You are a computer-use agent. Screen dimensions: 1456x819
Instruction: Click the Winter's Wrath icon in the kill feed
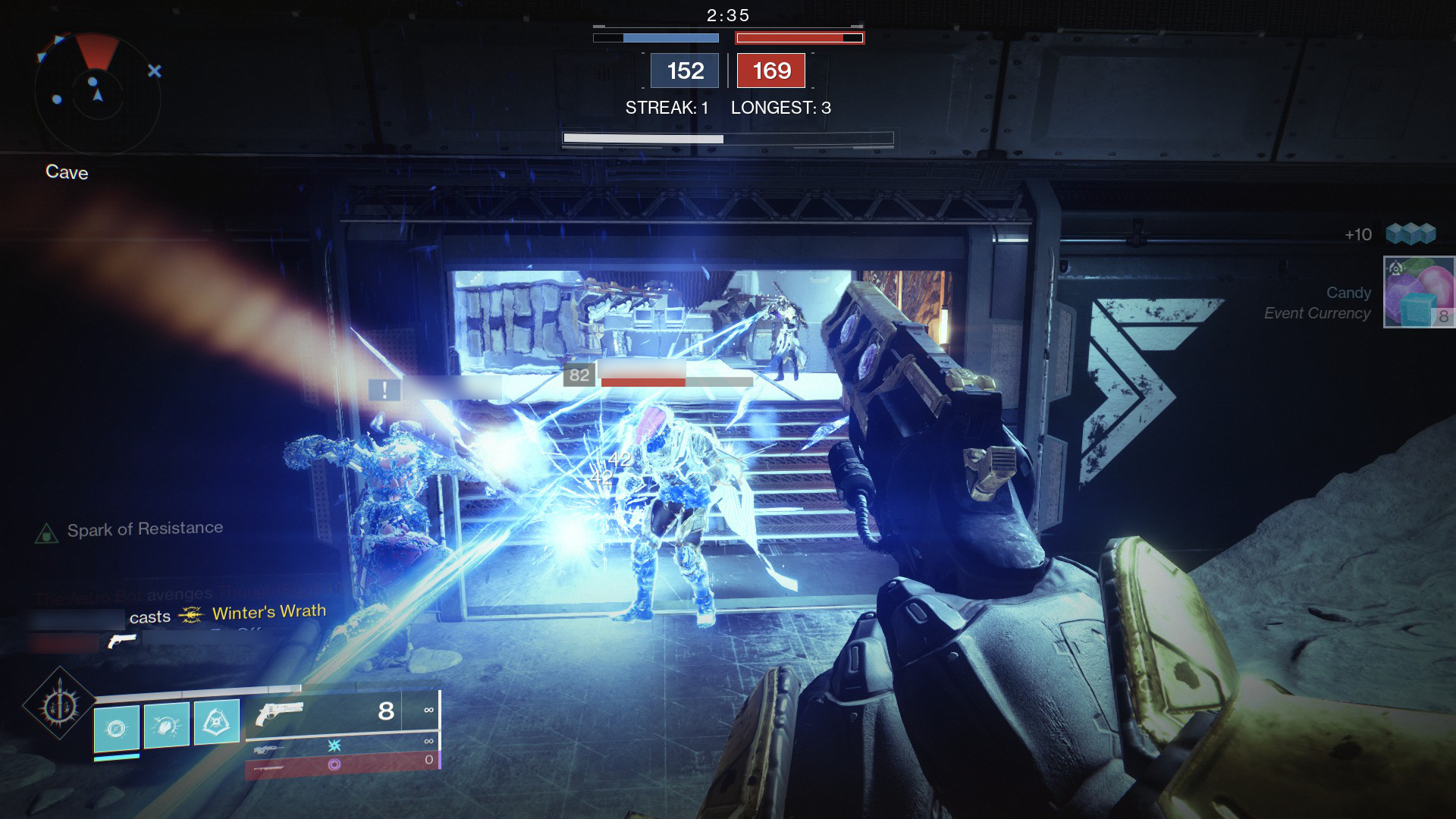click(x=190, y=616)
